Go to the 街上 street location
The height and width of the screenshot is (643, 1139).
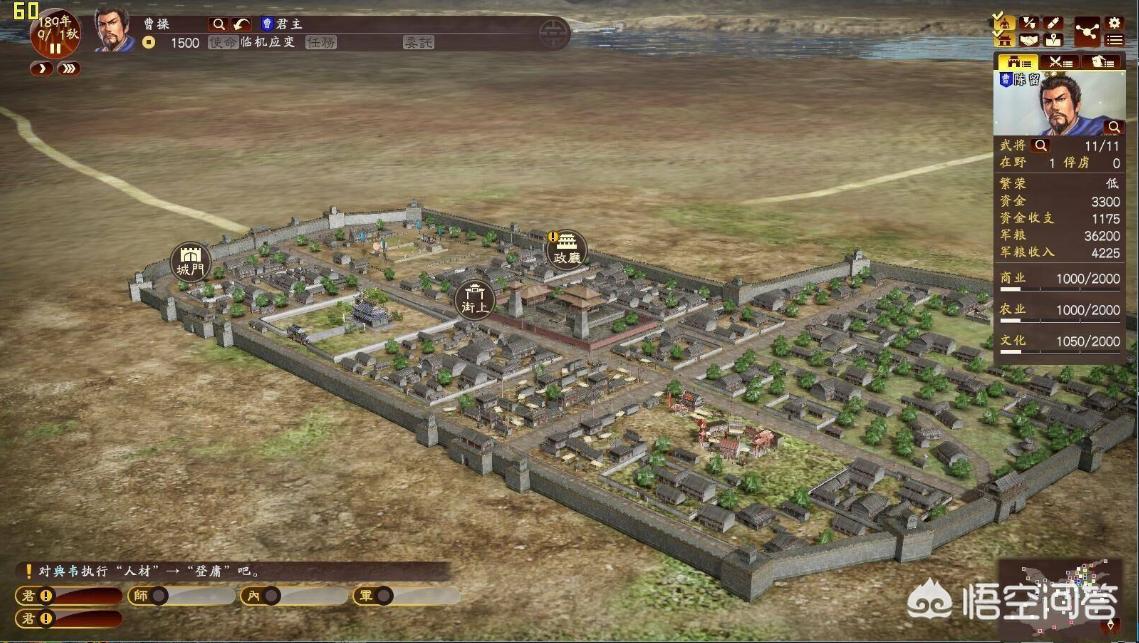(x=474, y=298)
